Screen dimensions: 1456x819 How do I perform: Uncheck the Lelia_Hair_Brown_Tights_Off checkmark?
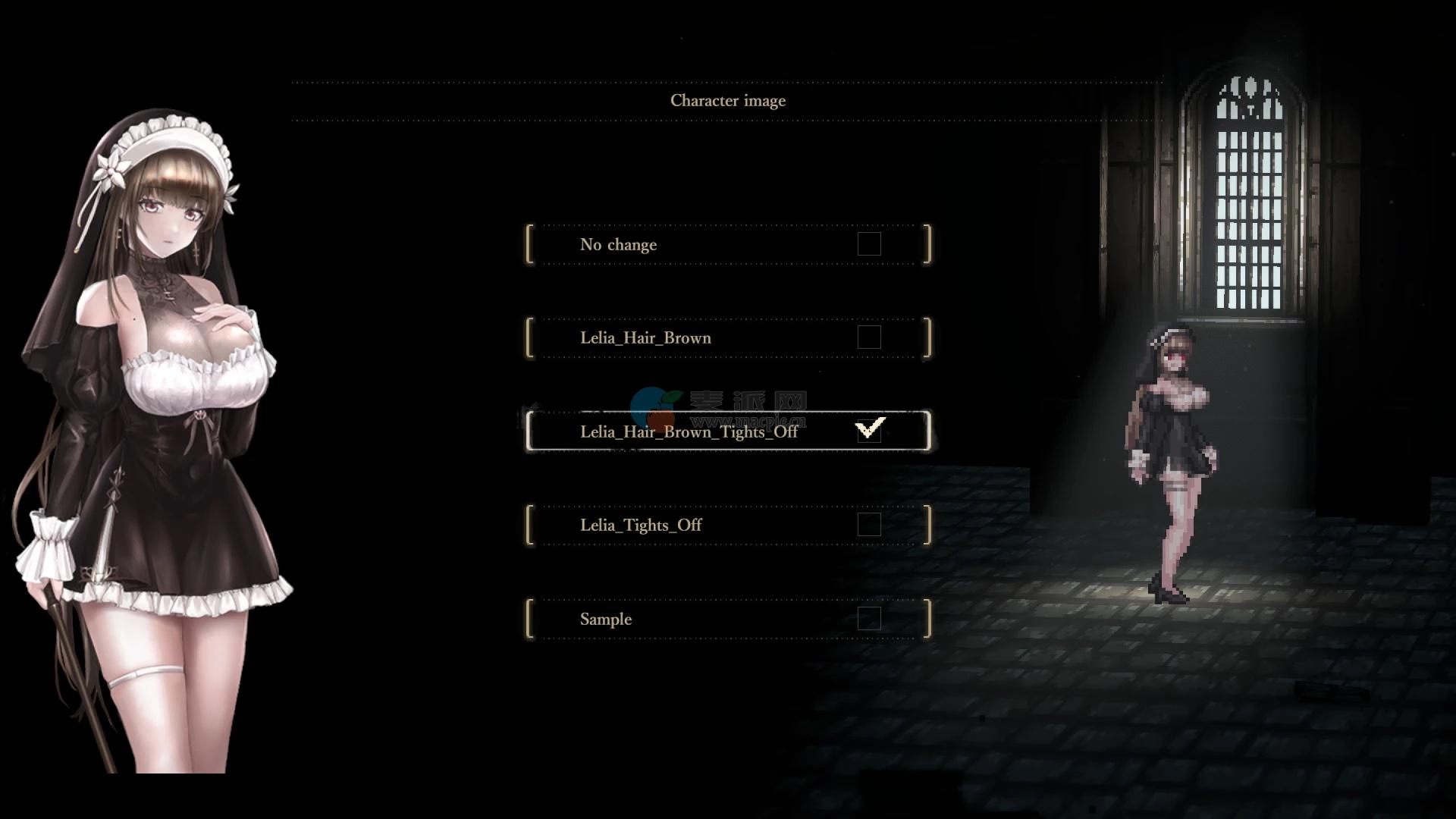pyautogui.click(x=869, y=430)
